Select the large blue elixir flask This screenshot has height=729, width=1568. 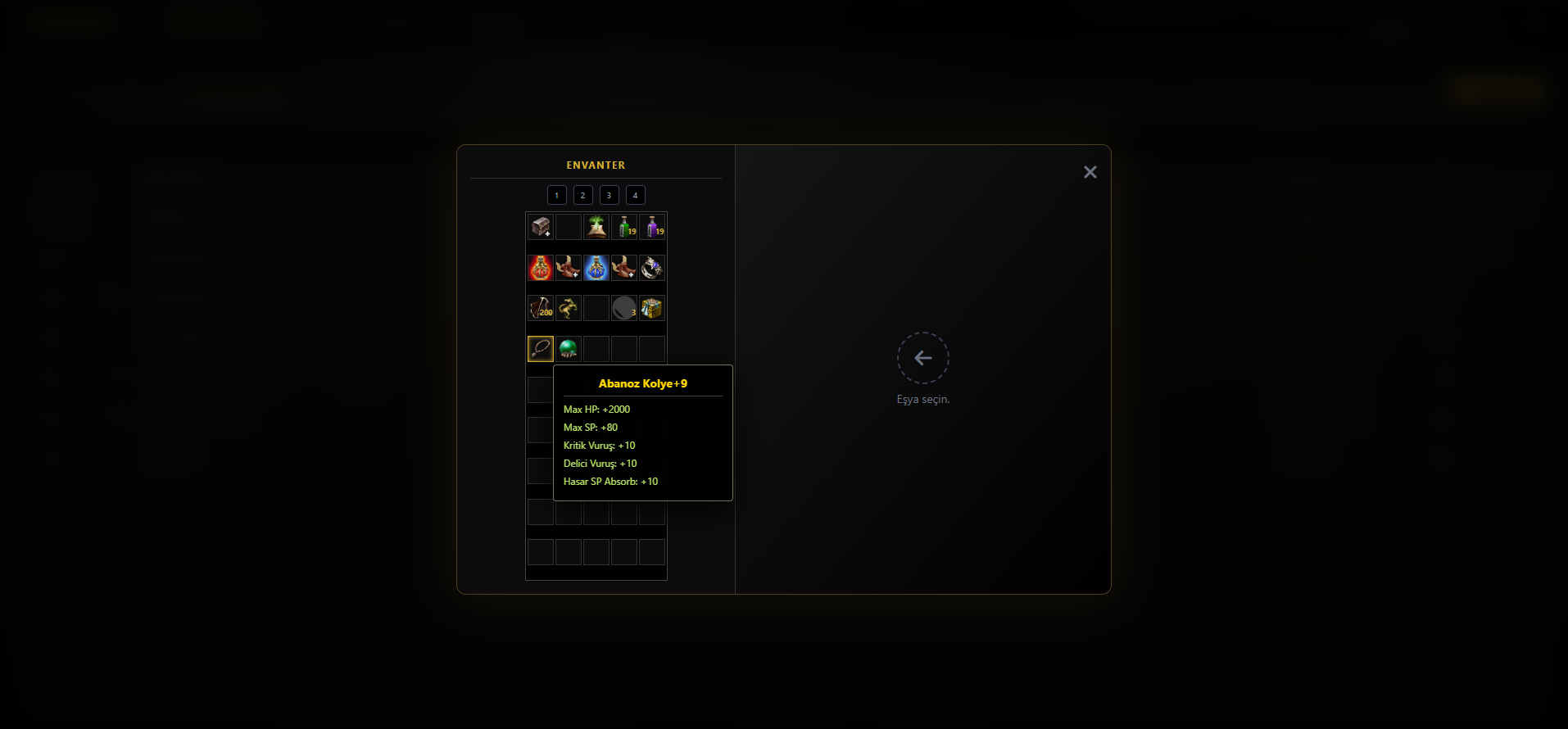click(x=596, y=268)
